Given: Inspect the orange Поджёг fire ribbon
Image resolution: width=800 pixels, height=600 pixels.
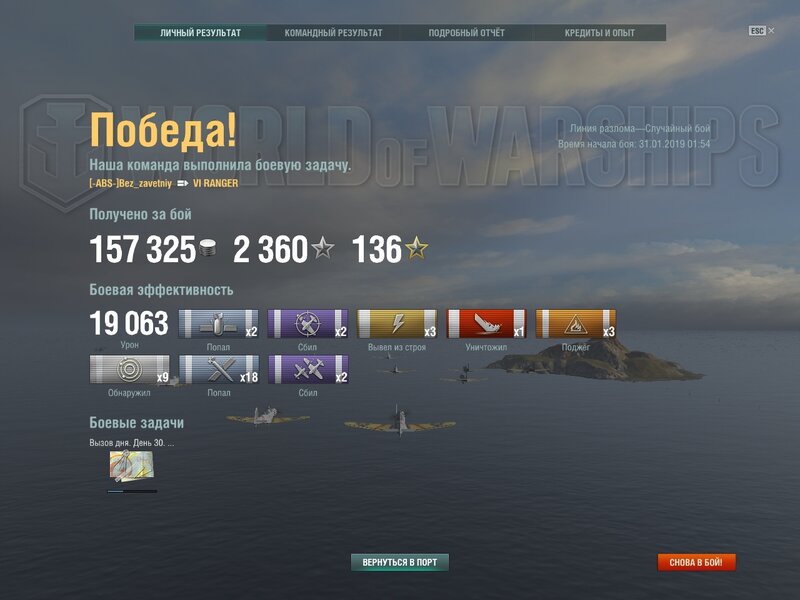Looking at the screenshot, I should click(x=575, y=324).
